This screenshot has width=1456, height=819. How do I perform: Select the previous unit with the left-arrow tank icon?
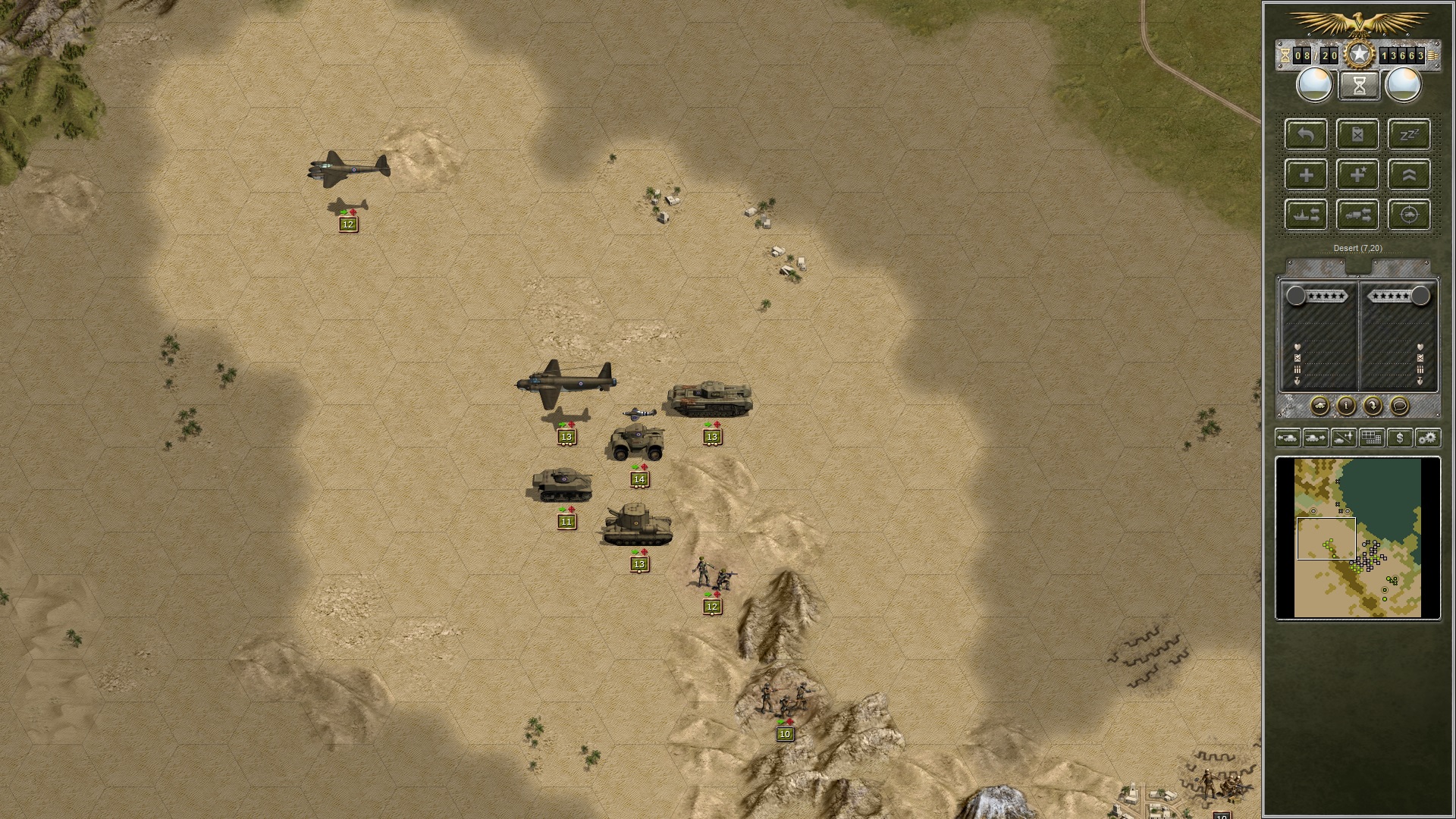[x=1288, y=438]
